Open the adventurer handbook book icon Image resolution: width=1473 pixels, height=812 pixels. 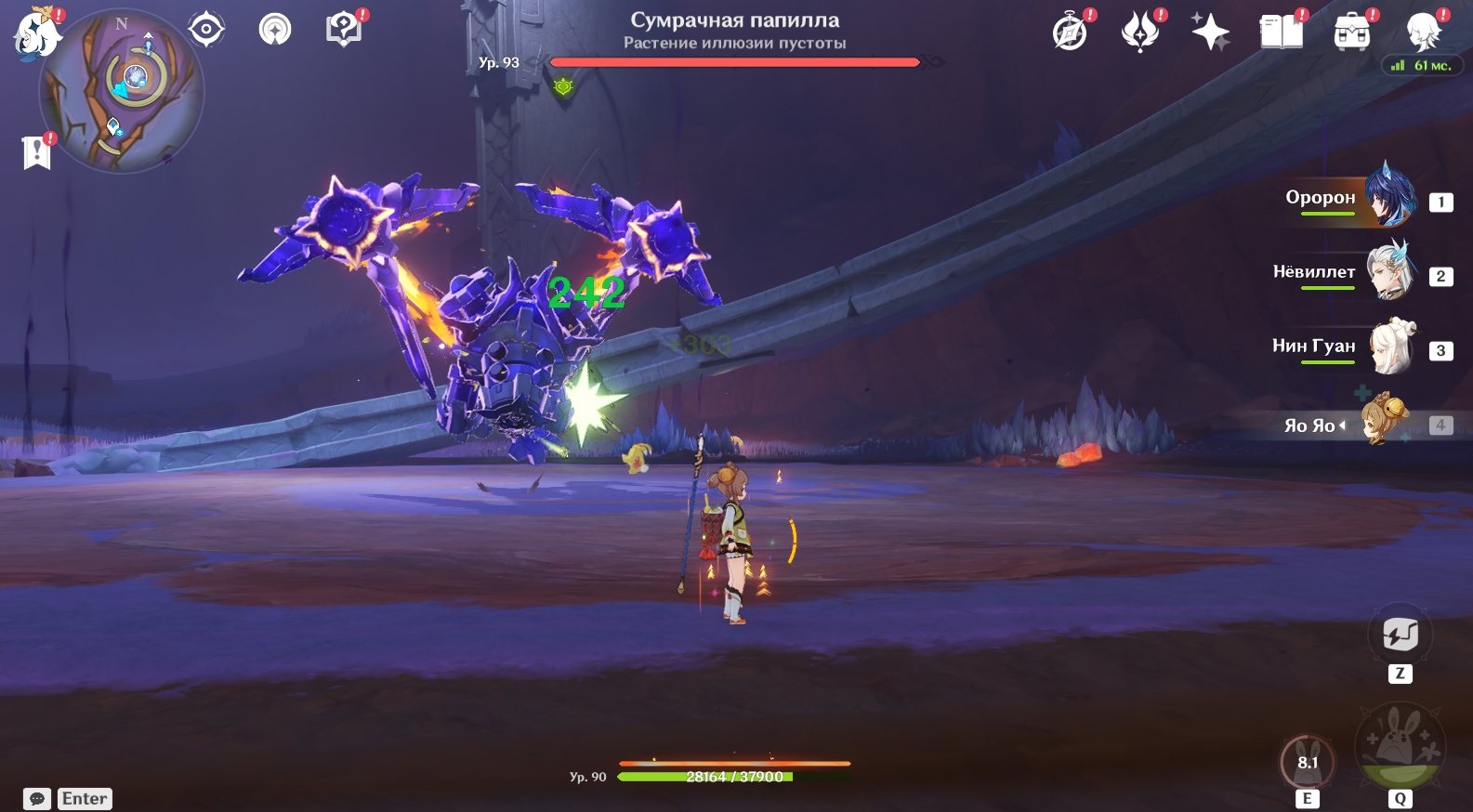tap(1281, 33)
